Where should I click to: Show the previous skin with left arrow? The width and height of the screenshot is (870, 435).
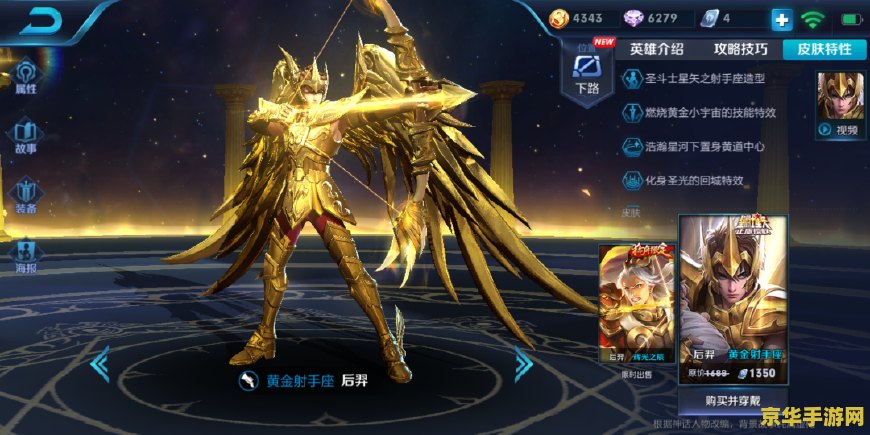click(x=99, y=364)
